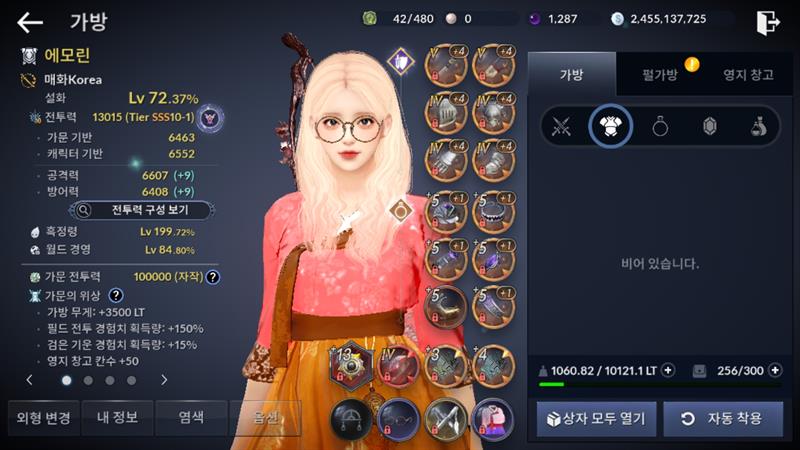Image resolution: width=800 pixels, height=450 pixels.
Task: Show the 가문 전투력 help tooltip
Action: point(213,277)
